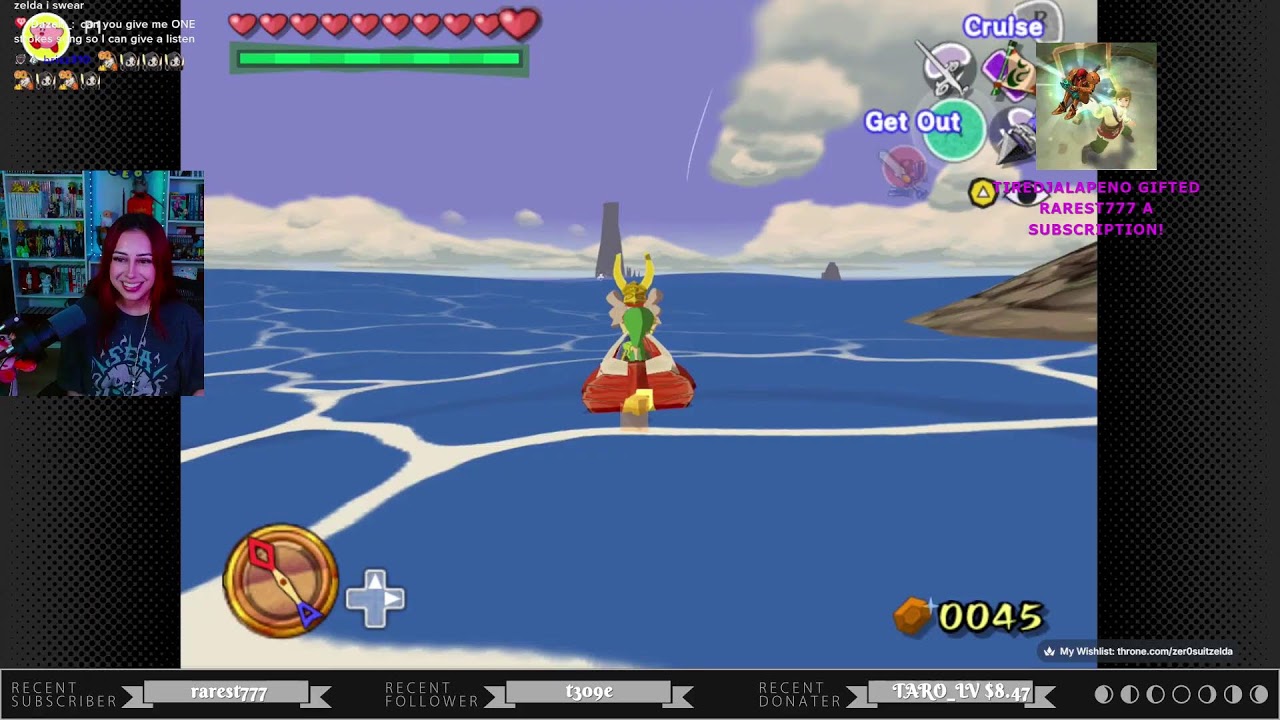This screenshot has width=1280, height=720.
Task: Click the D-pad arrow indicator
Action: point(375,596)
